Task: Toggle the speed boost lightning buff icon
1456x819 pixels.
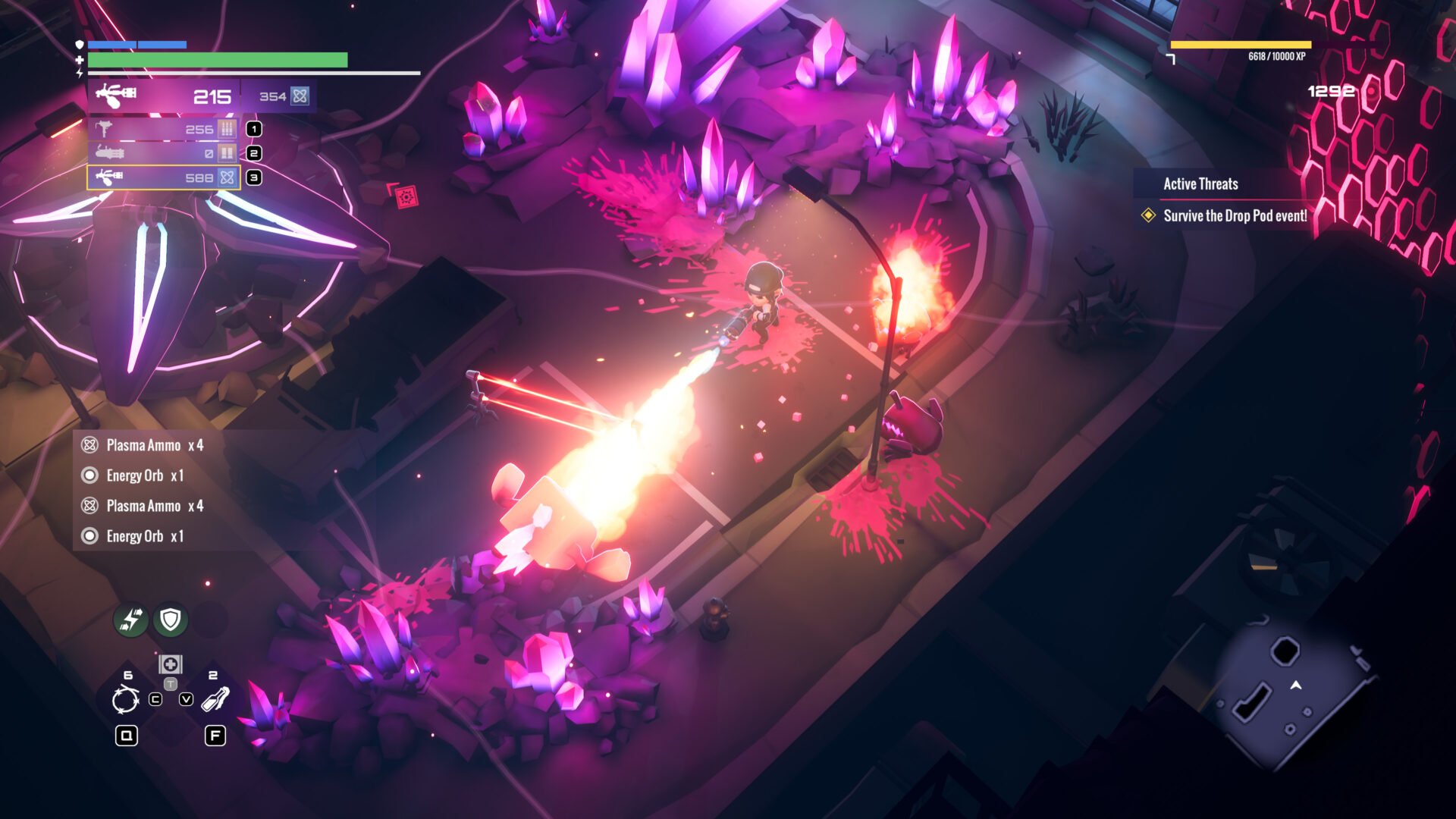Action: click(129, 620)
